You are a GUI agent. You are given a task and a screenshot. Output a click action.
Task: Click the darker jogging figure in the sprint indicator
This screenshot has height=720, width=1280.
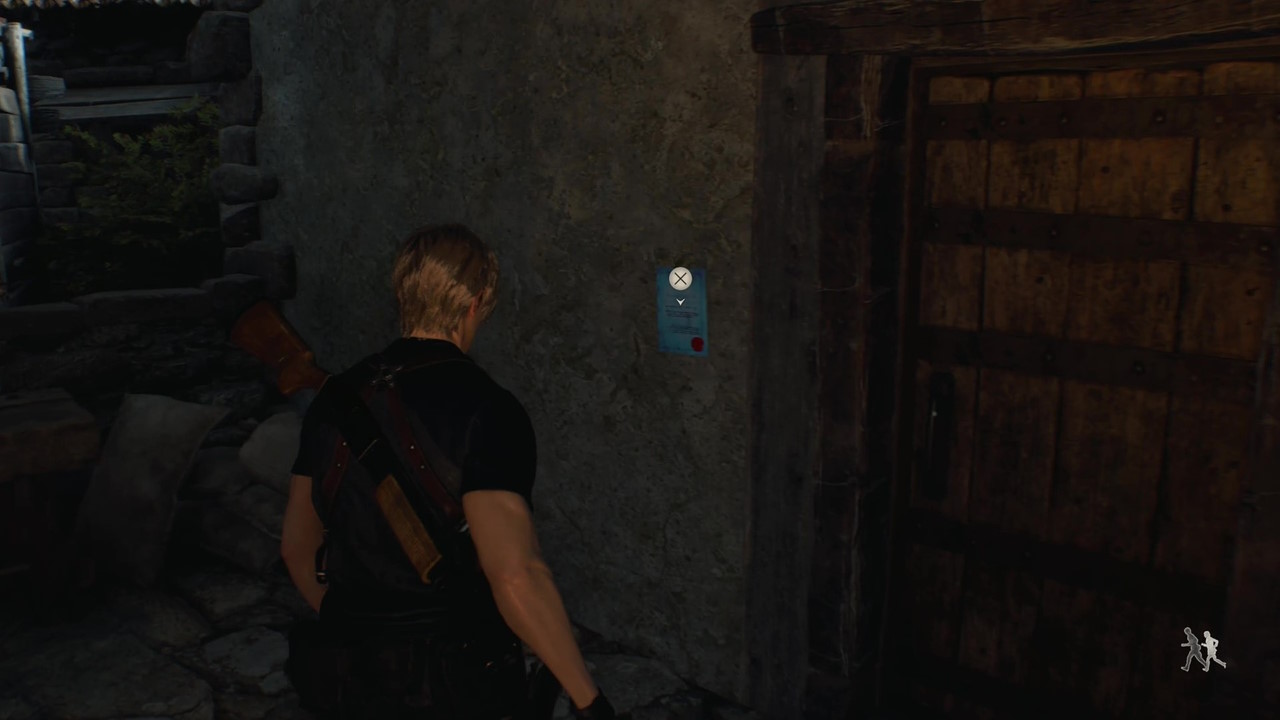(1192, 646)
